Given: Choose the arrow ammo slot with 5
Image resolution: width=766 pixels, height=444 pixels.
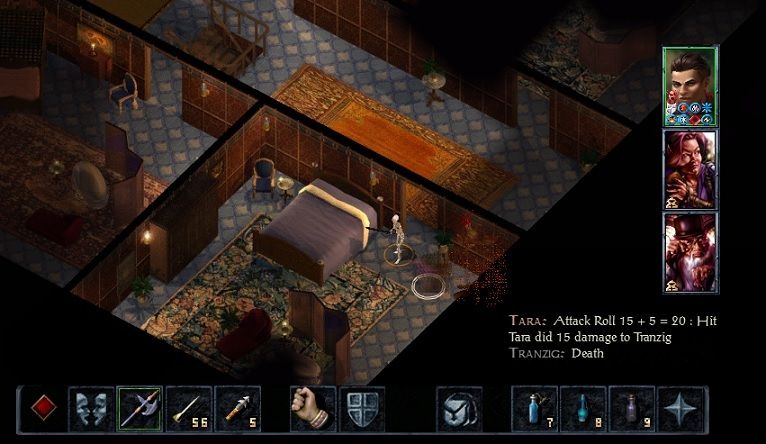Looking at the screenshot, I should [x=237, y=409].
